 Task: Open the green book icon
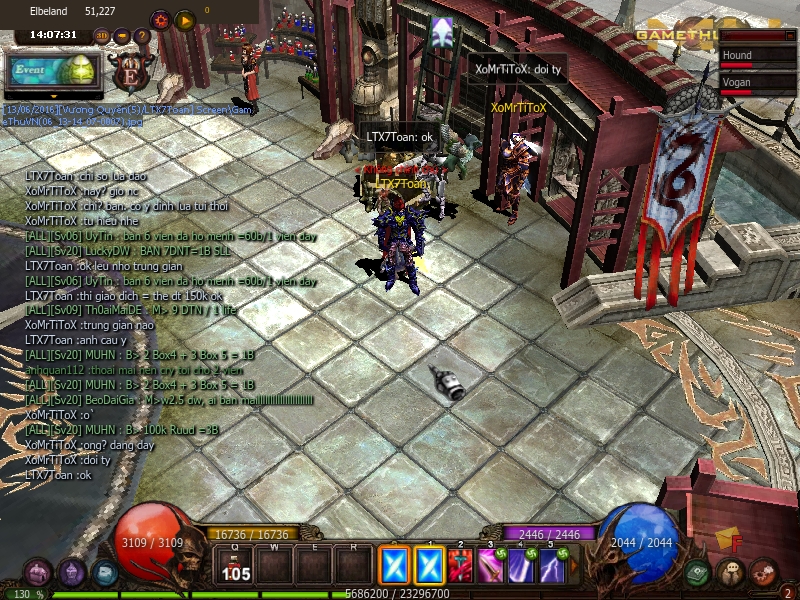[698, 573]
